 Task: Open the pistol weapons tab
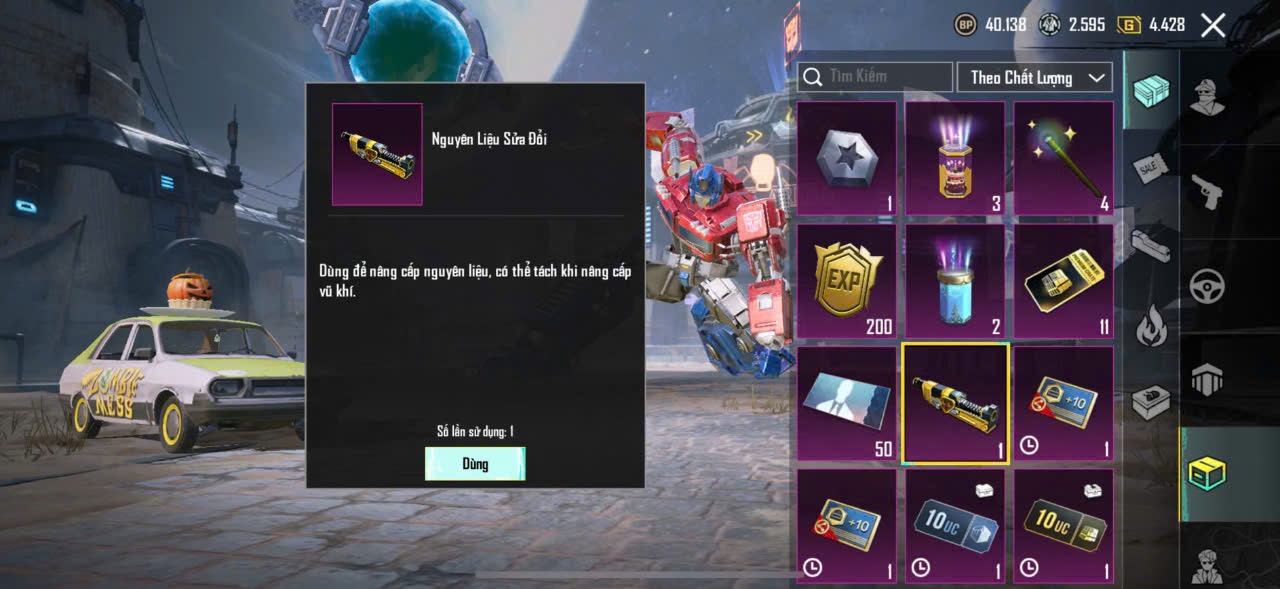(x=1209, y=191)
